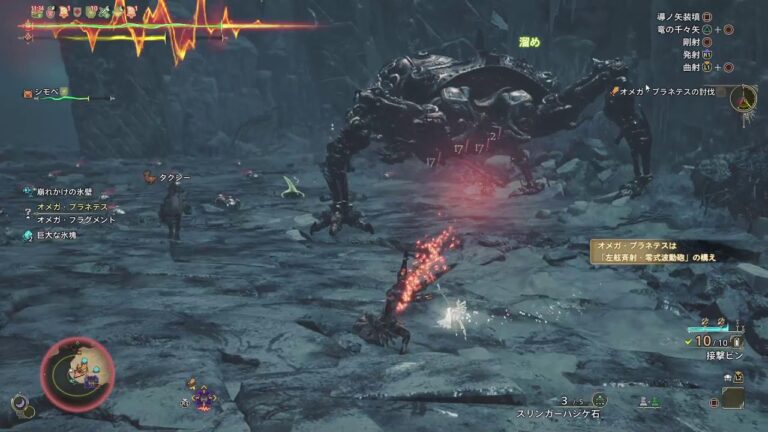The width and height of the screenshot is (768, 432).
Task: Open the item pouch slot
Action: [733, 398]
